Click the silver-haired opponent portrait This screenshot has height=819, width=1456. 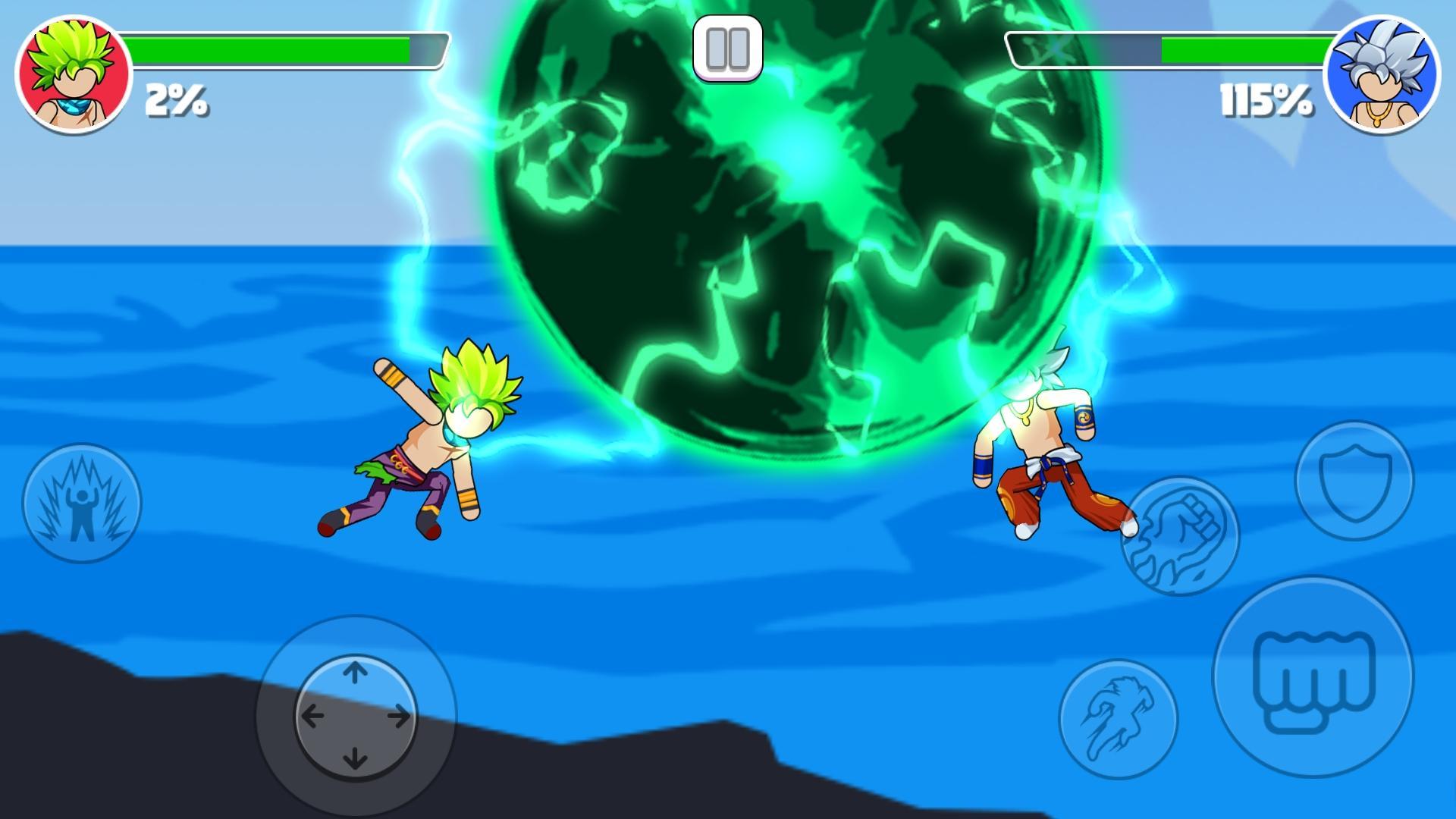[x=1380, y=74]
